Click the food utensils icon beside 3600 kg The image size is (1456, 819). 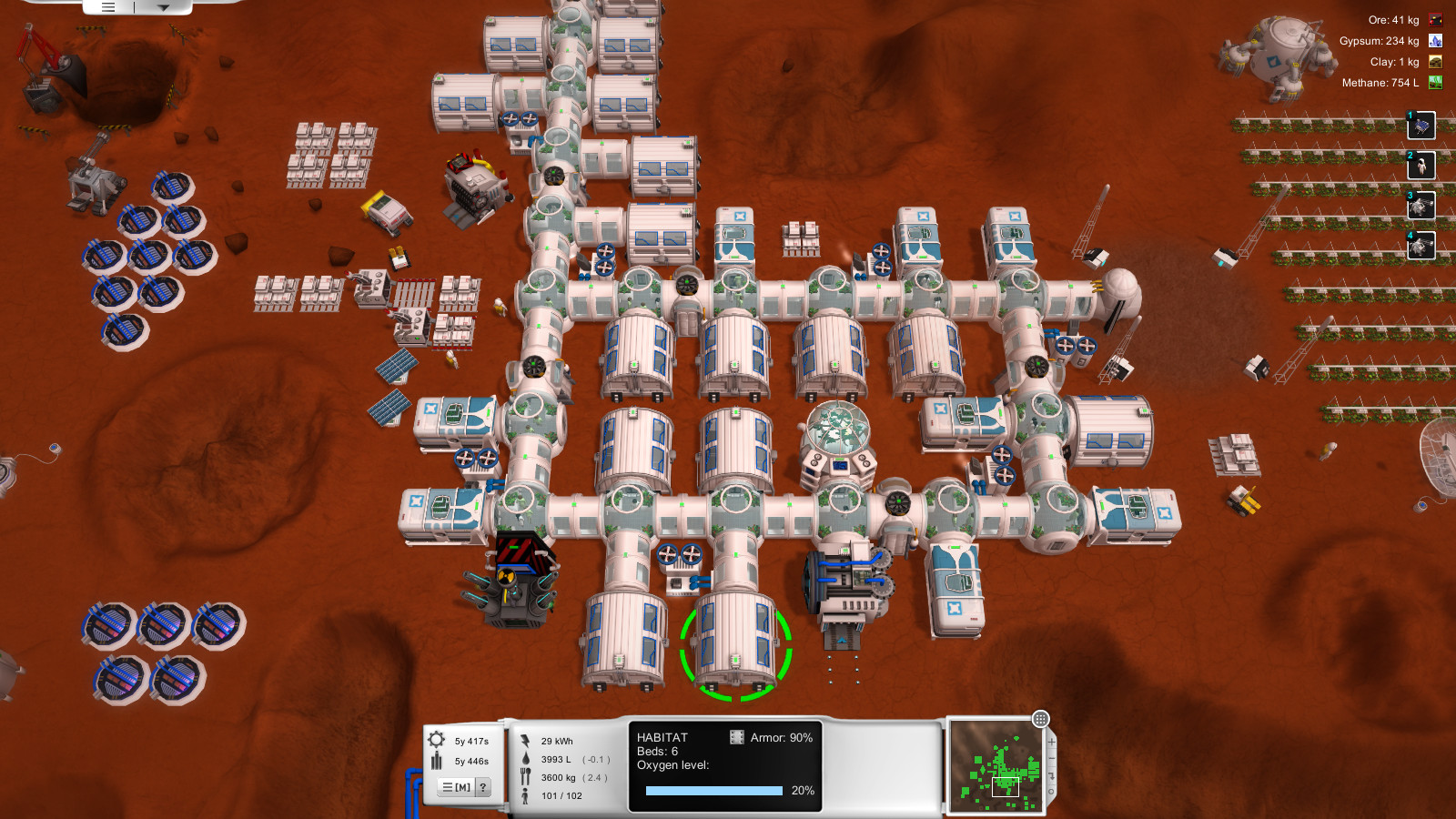click(526, 778)
